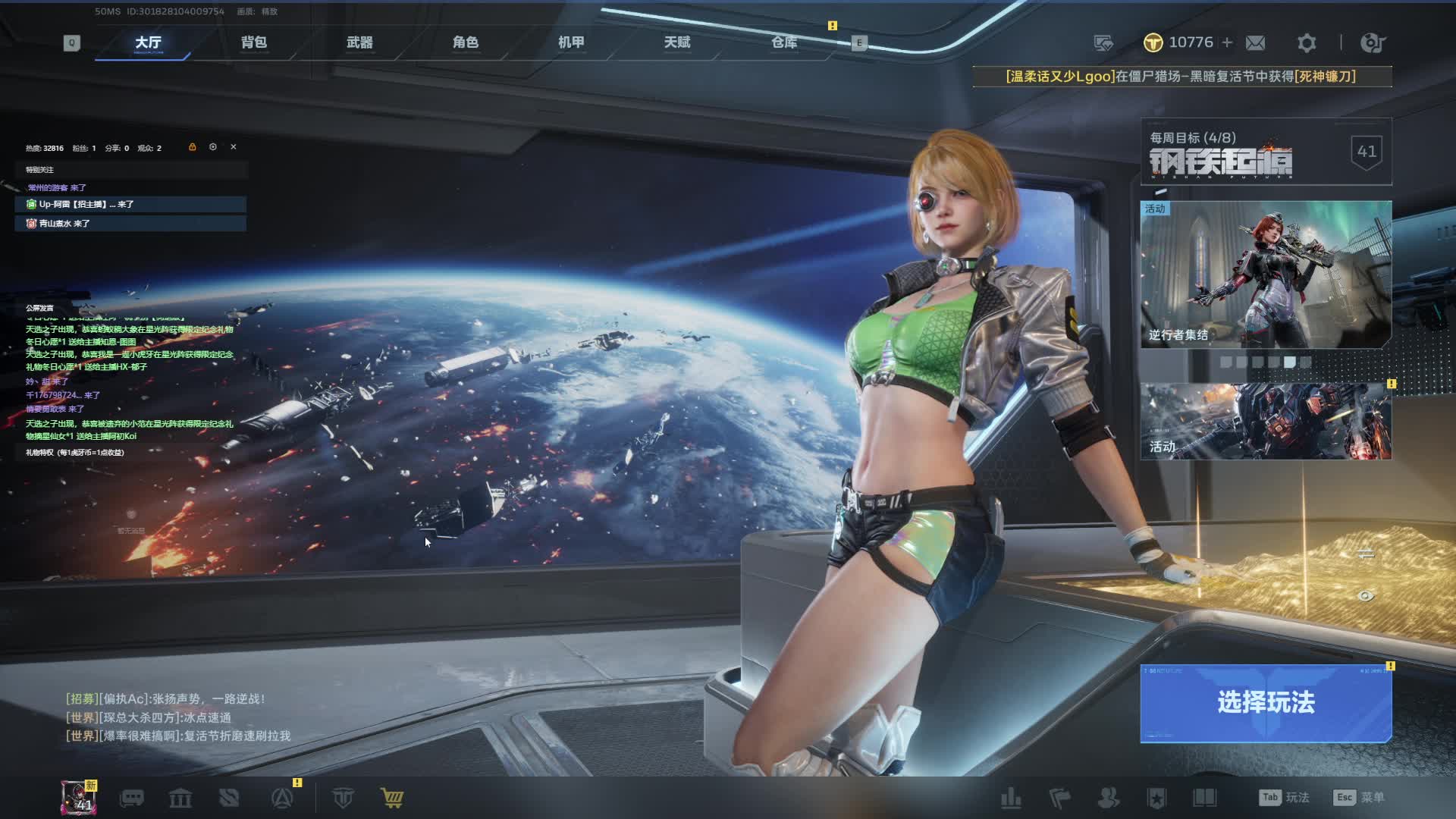Open the friends icon in bottom bar
The width and height of the screenshot is (1456, 819).
tap(1108, 798)
